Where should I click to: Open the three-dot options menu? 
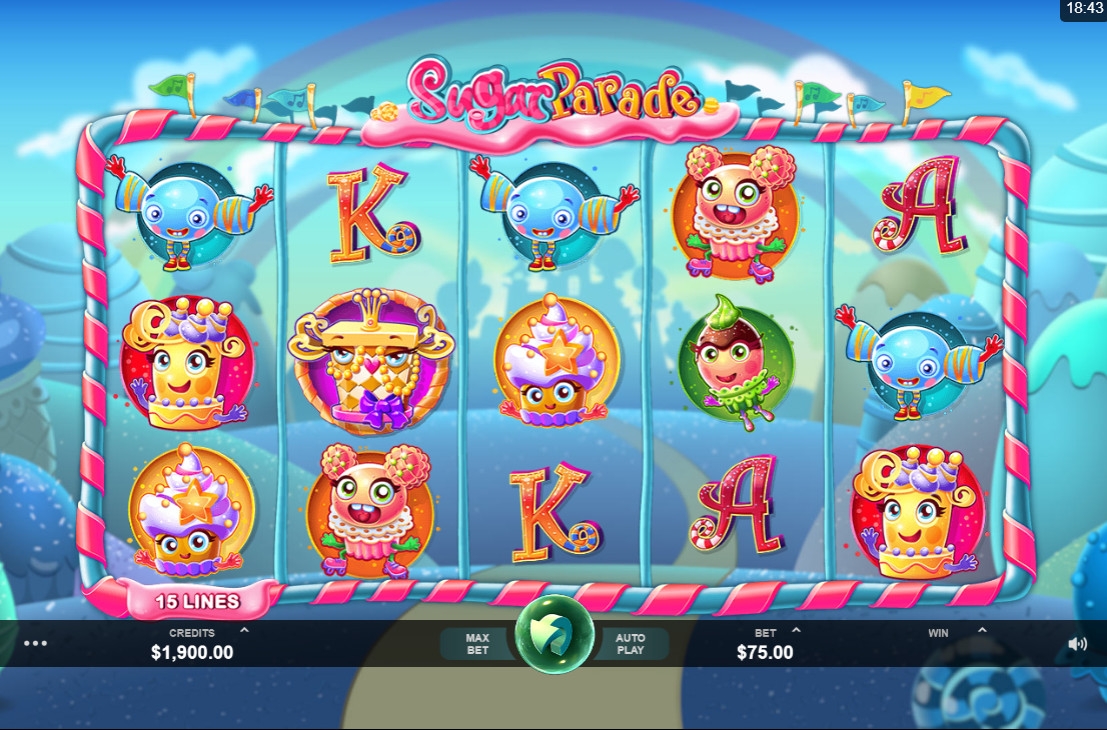[35, 644]
